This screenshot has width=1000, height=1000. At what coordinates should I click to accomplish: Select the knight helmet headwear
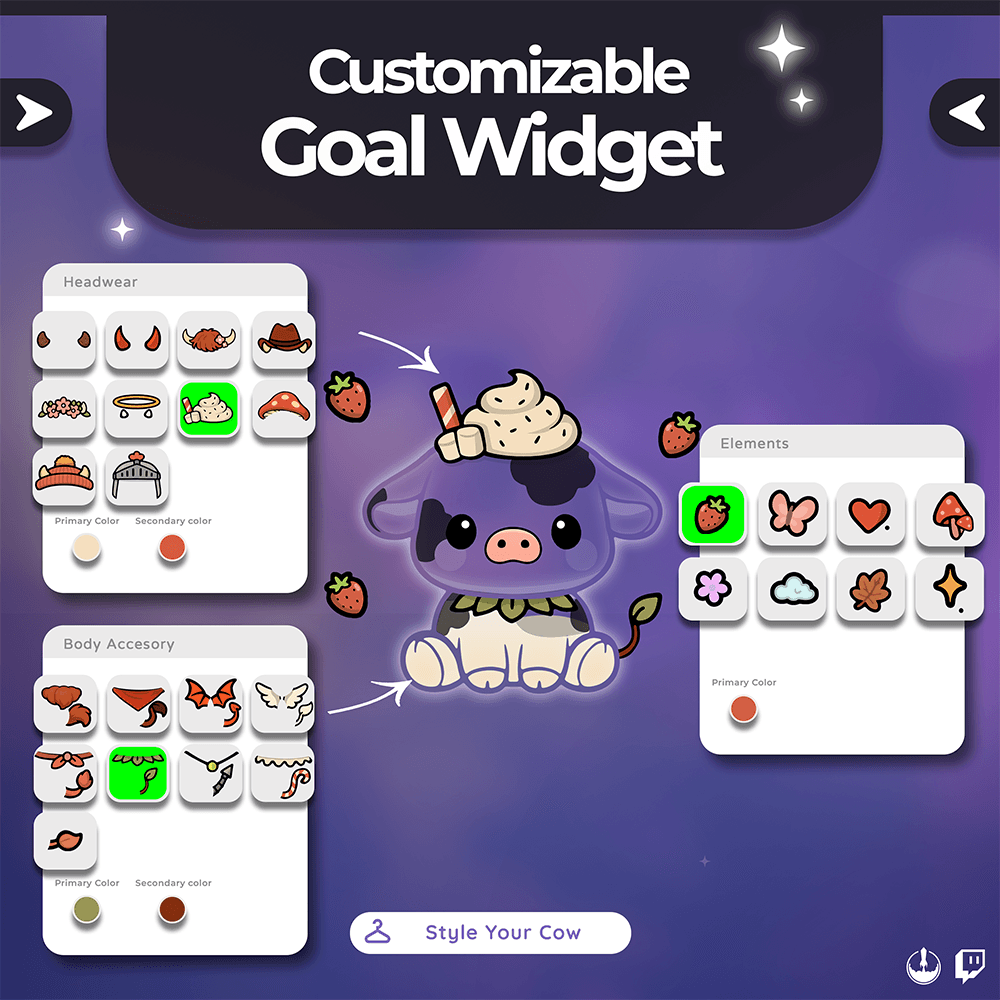click(136, 476)
